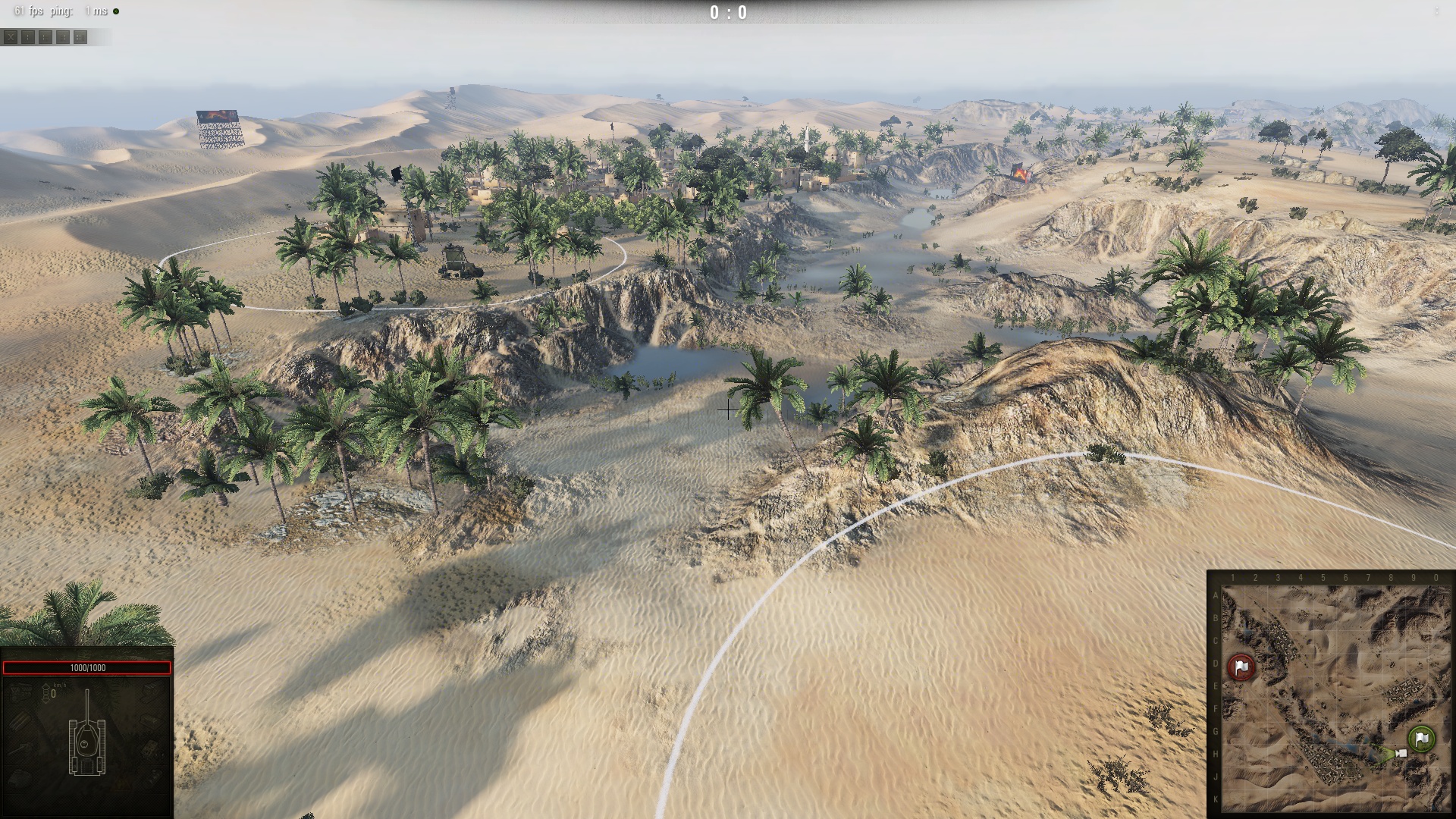Select the widest player panel view mode
Viewport: 1456px width, 819px height.
tap(80, 36)
